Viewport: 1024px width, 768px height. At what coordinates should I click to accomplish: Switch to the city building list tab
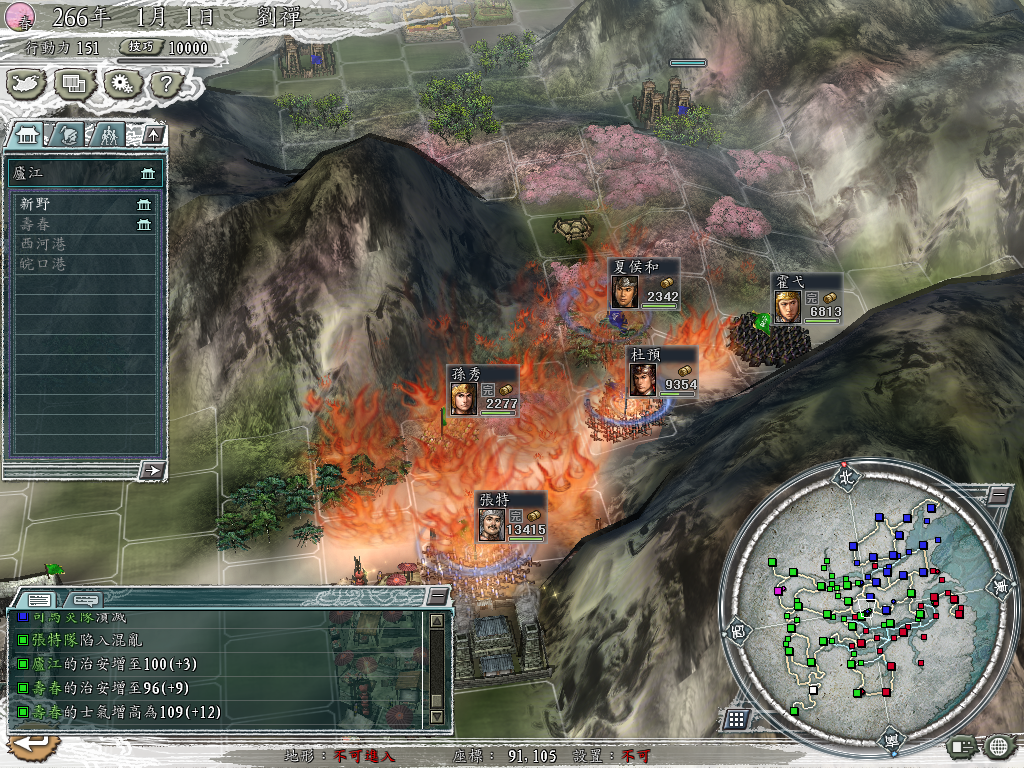pyautogui.click(x=28, y=133)
